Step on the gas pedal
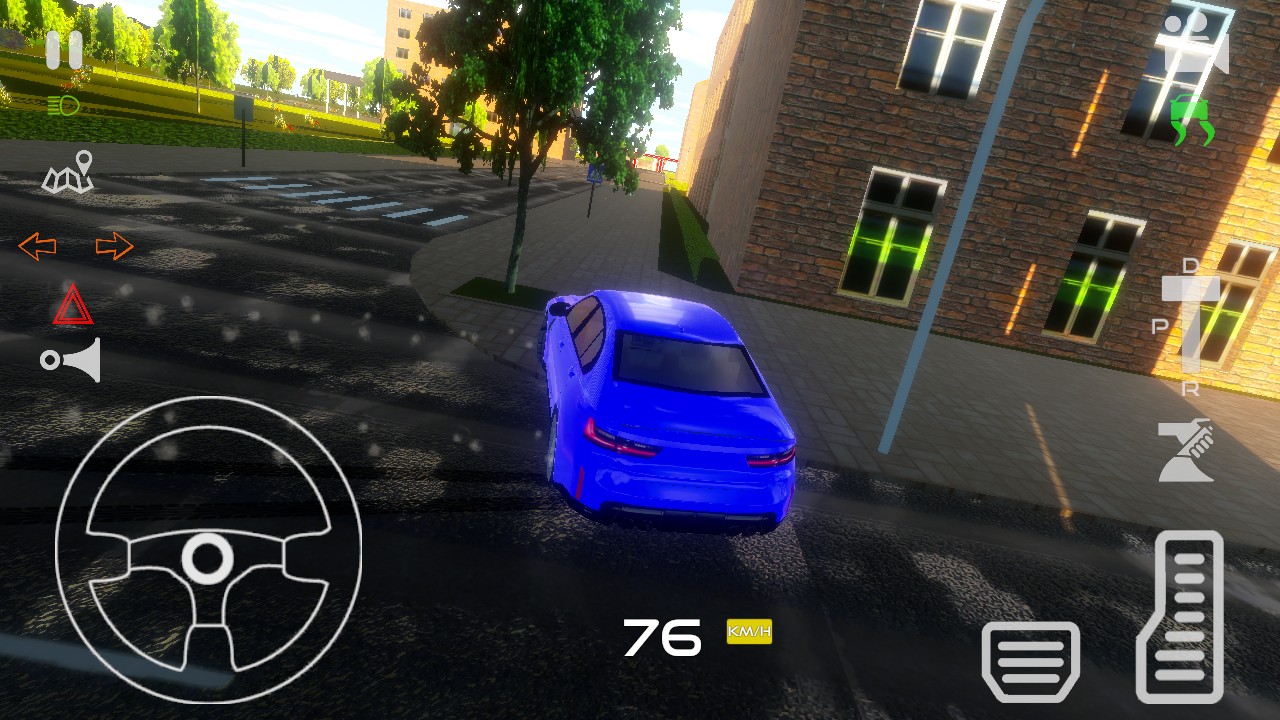This screenshot has width=1280, height=720. 1180,616
